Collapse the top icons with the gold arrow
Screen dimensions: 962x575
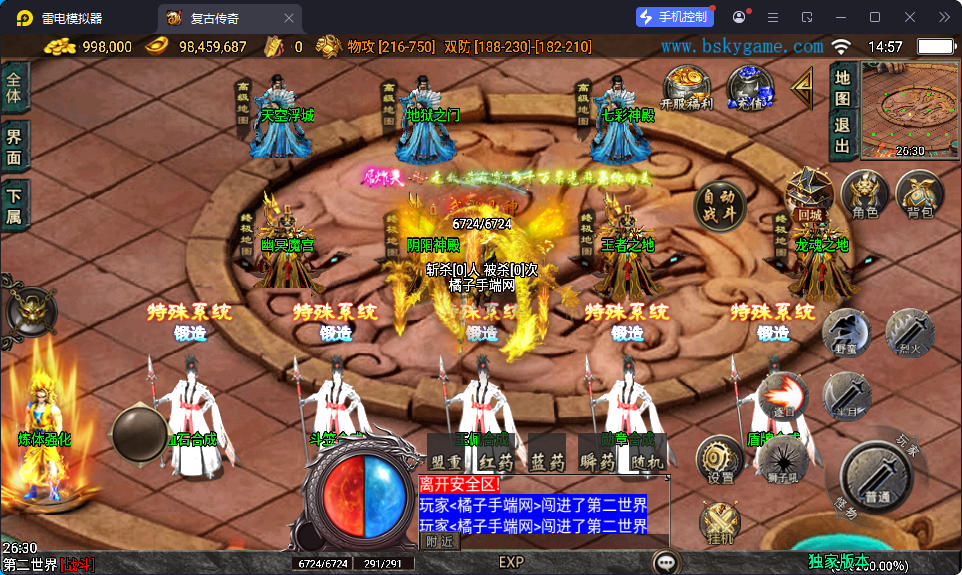(x=802, y=88)
